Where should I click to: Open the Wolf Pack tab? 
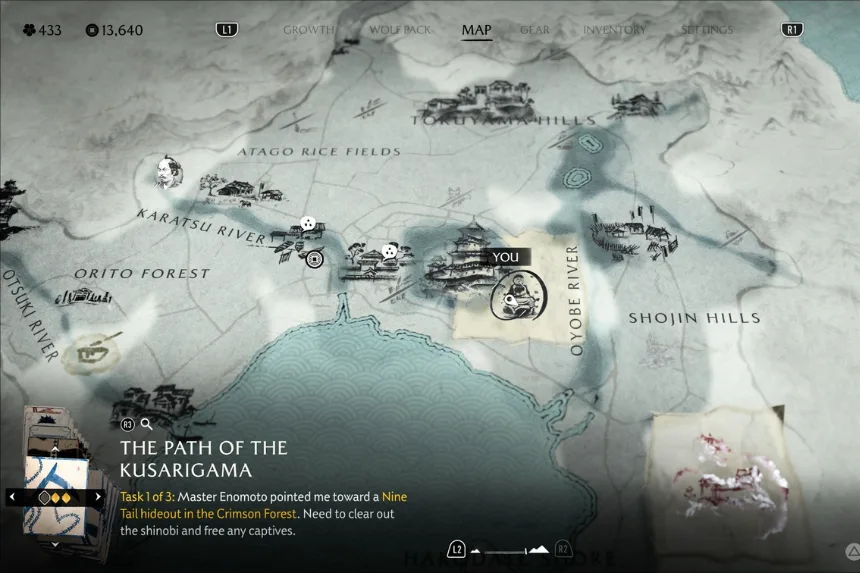(x=400, y=30)
